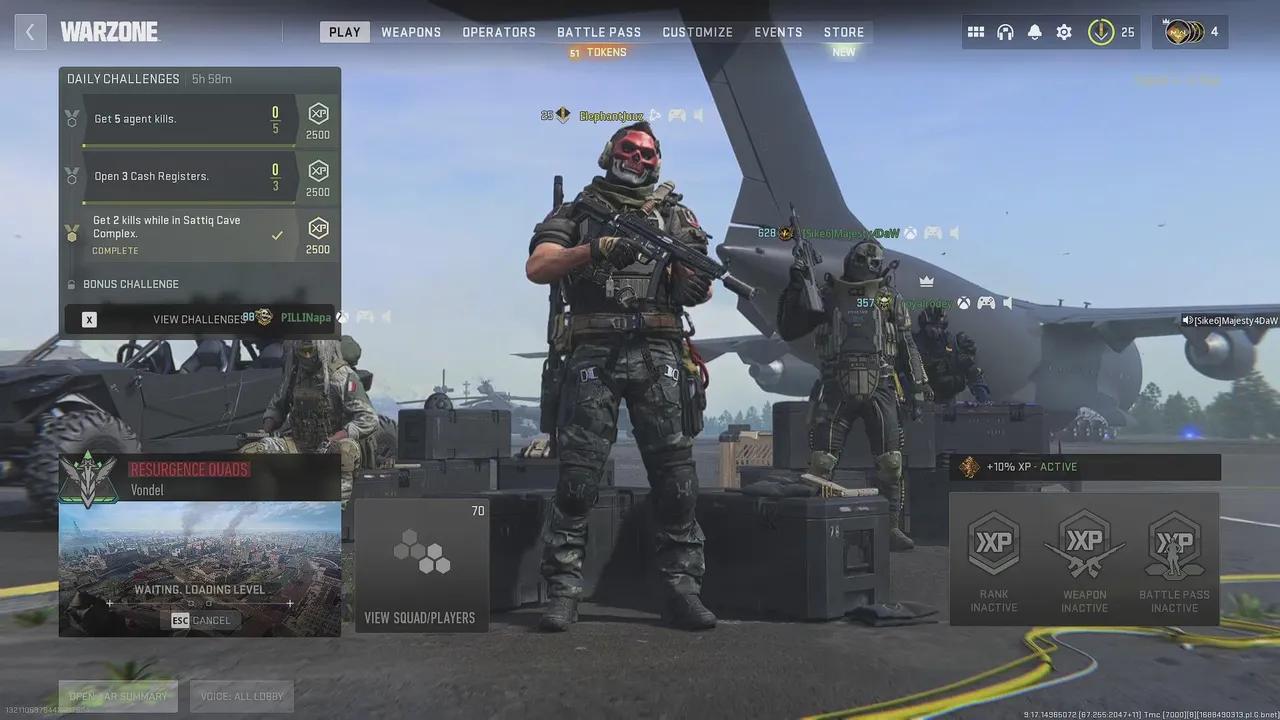Open the social grid icon in top bar

(976, 31)
